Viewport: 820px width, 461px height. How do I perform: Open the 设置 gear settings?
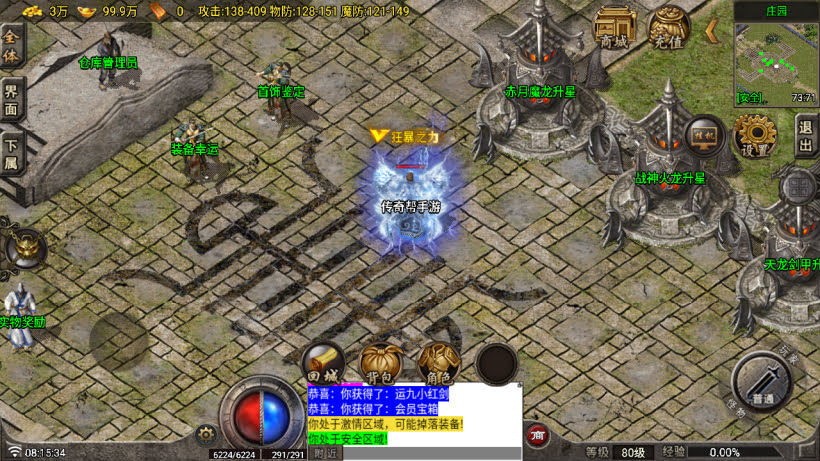coord(755,135)
